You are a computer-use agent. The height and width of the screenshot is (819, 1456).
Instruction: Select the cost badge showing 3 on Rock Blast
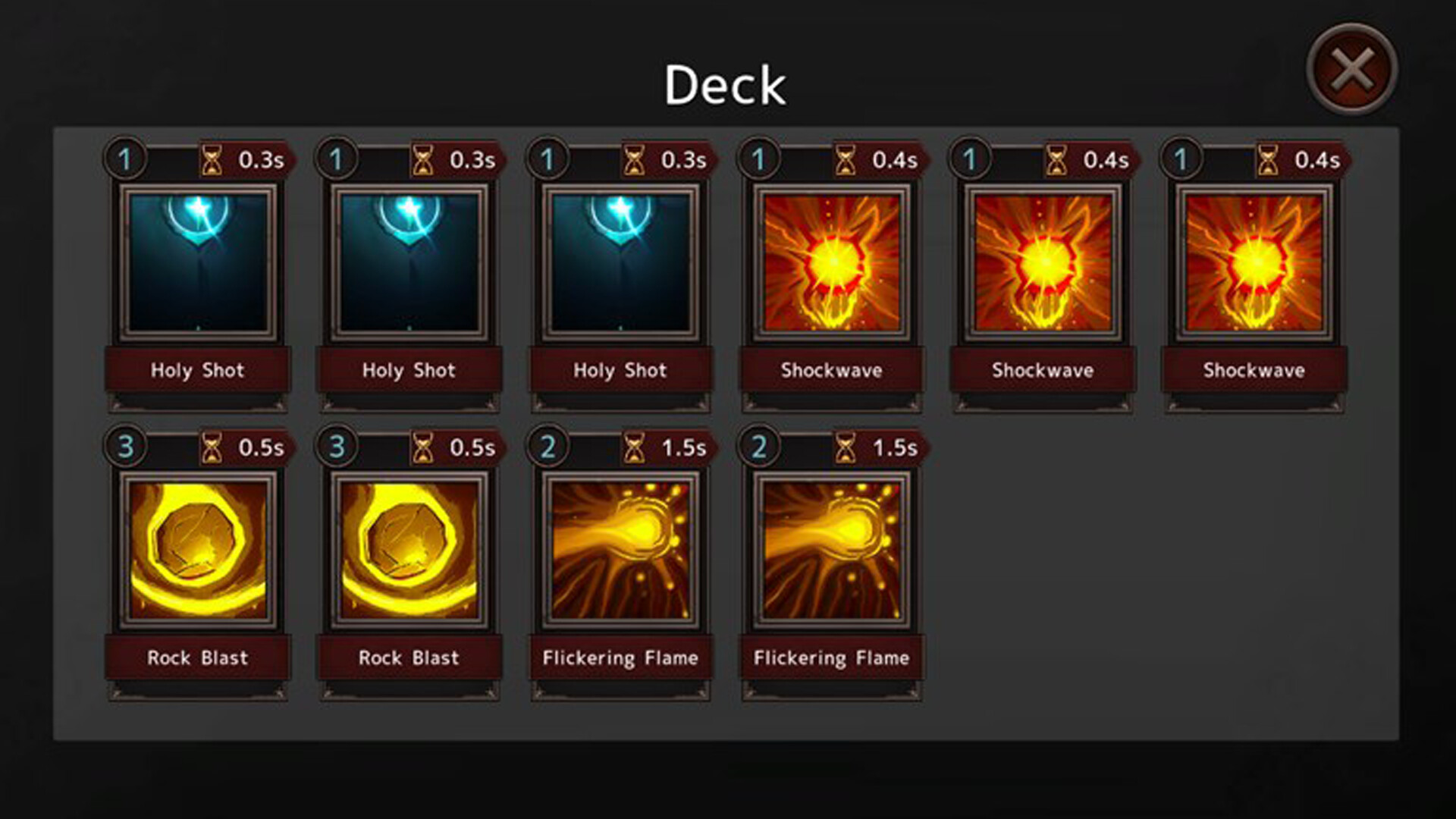[125, 447]
